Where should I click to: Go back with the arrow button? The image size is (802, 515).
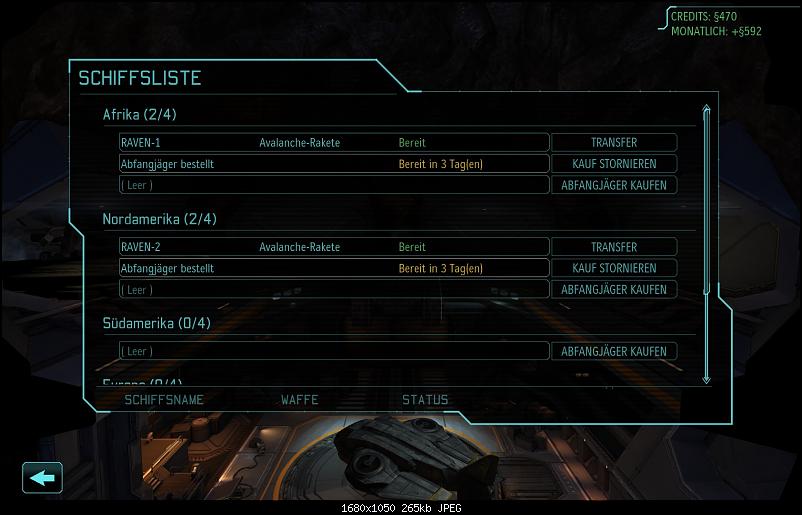coord(42,477)
